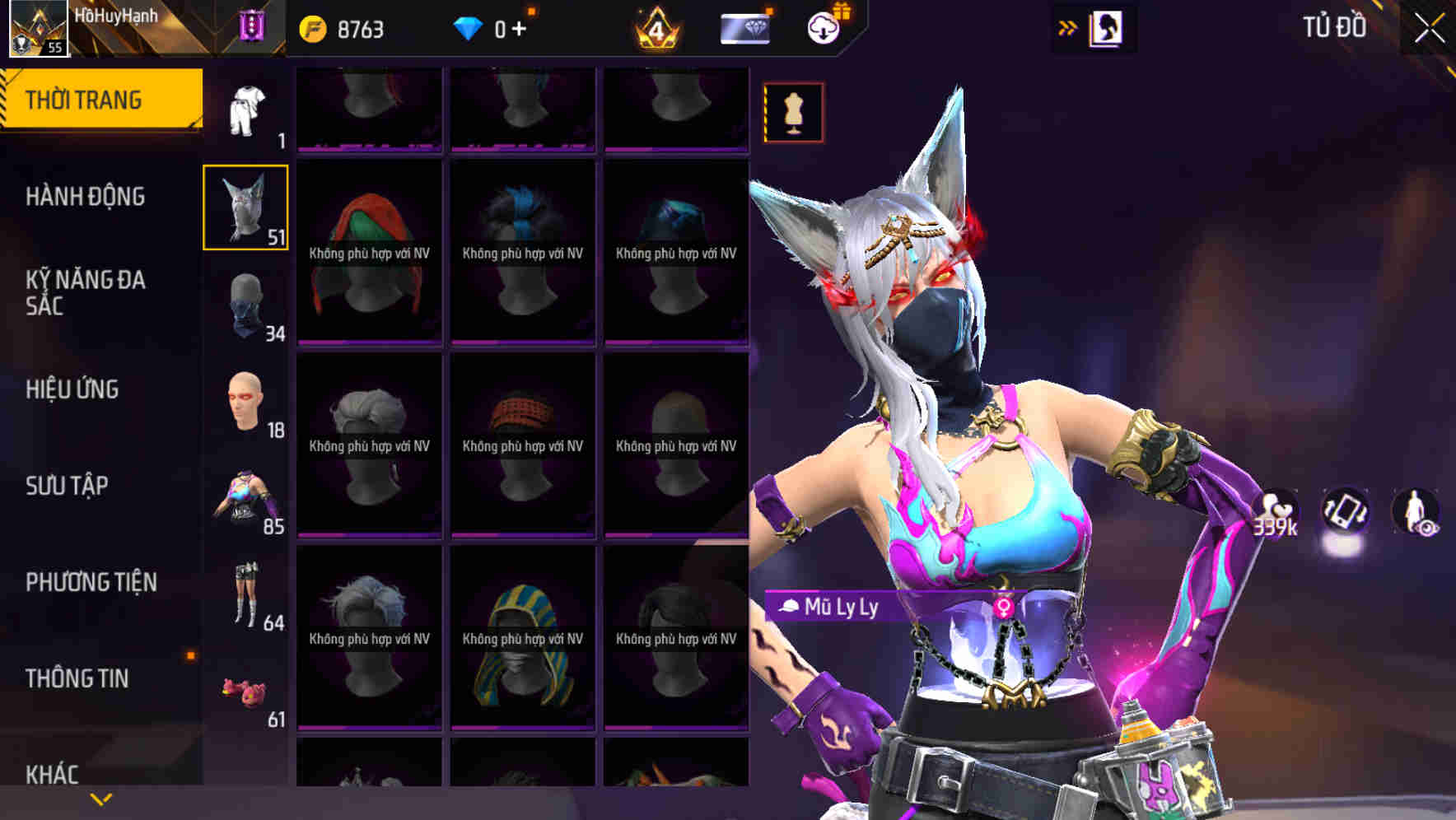
Task: Tap the rotate device view icon
Action: tap(1346, 510)
